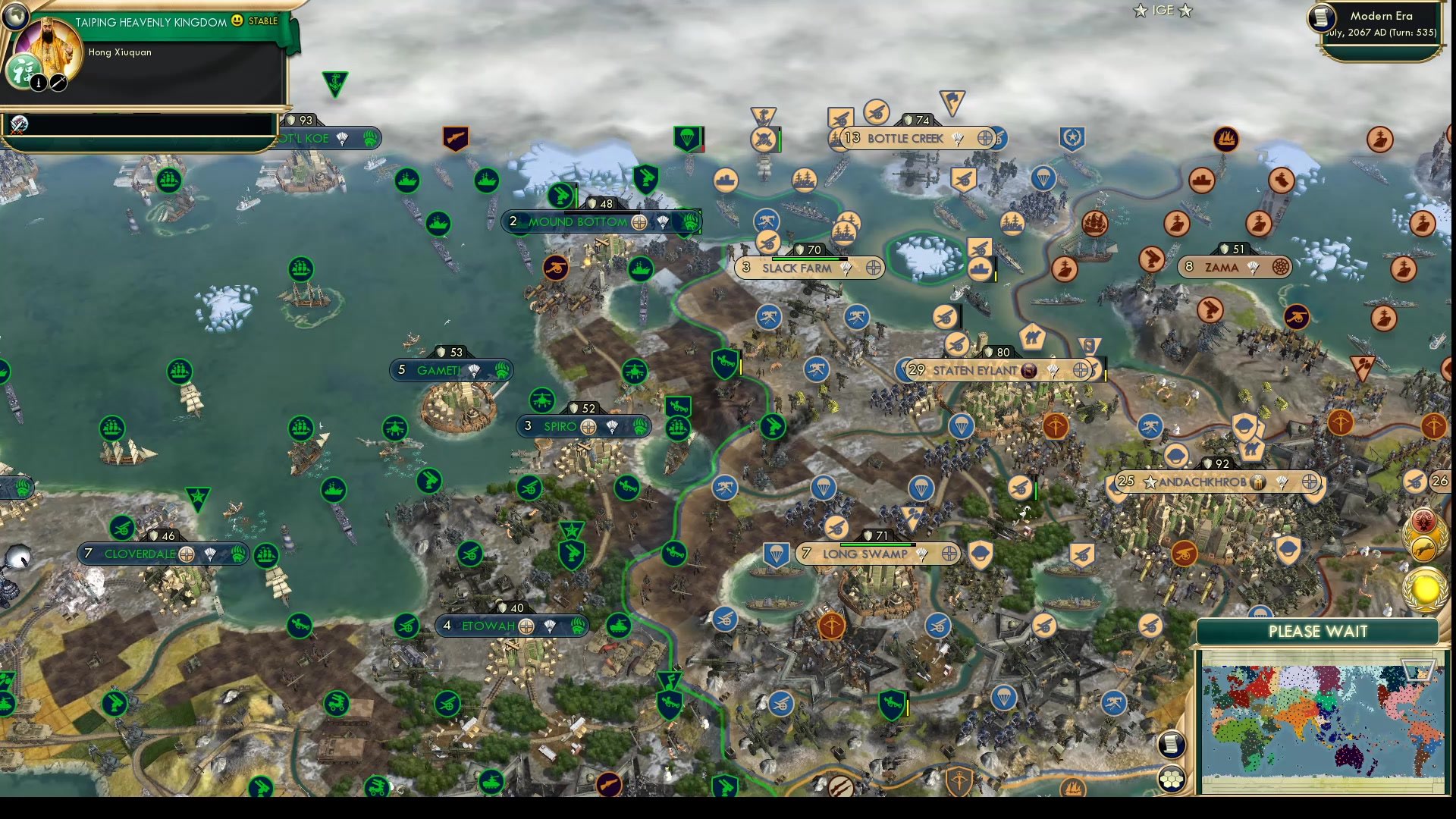The image size is (1456, 819).
Task: Select the green anchor naval unit flag
Action: click(337, 78)
